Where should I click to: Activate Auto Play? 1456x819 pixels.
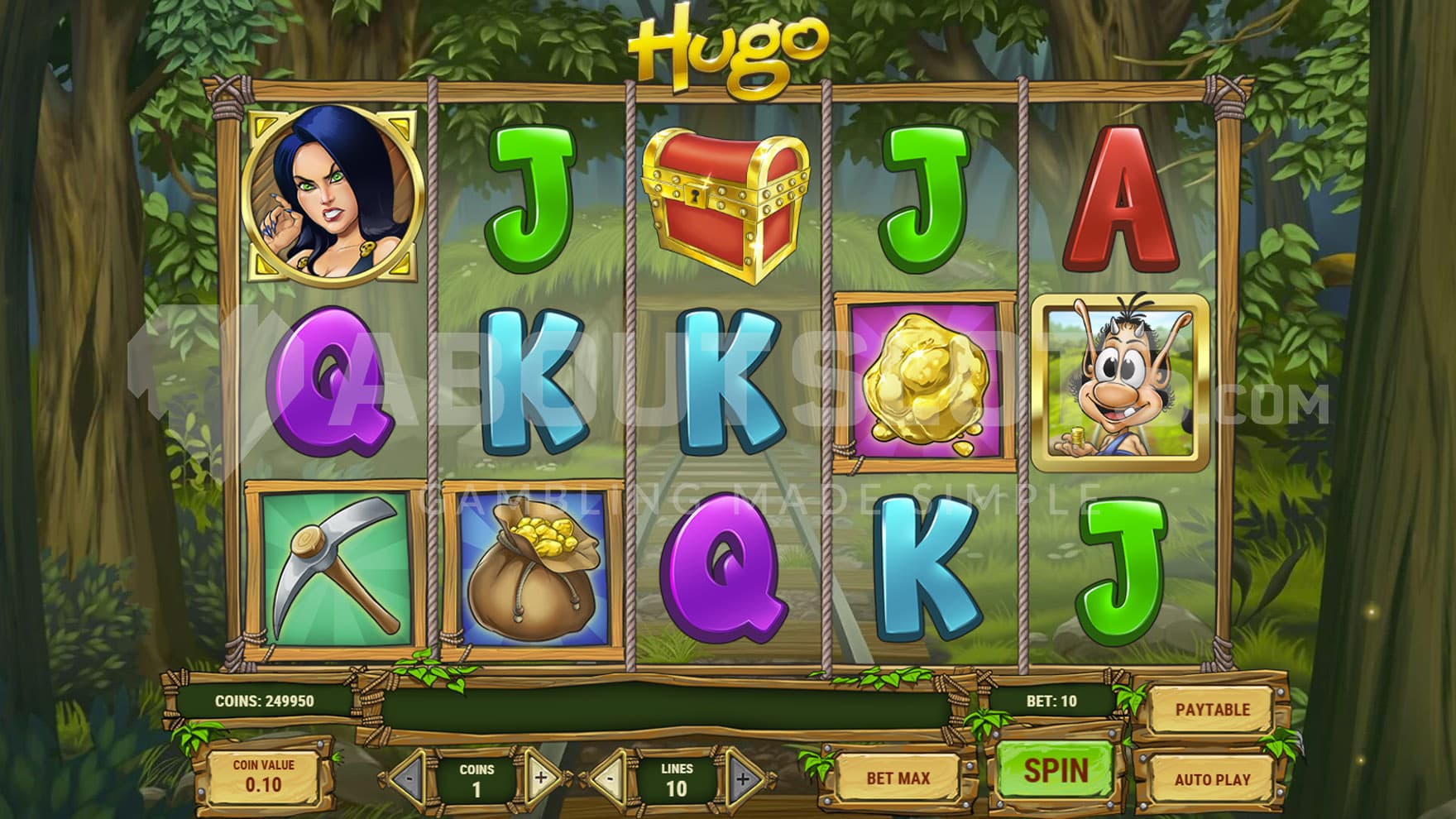click(1212, 778)
